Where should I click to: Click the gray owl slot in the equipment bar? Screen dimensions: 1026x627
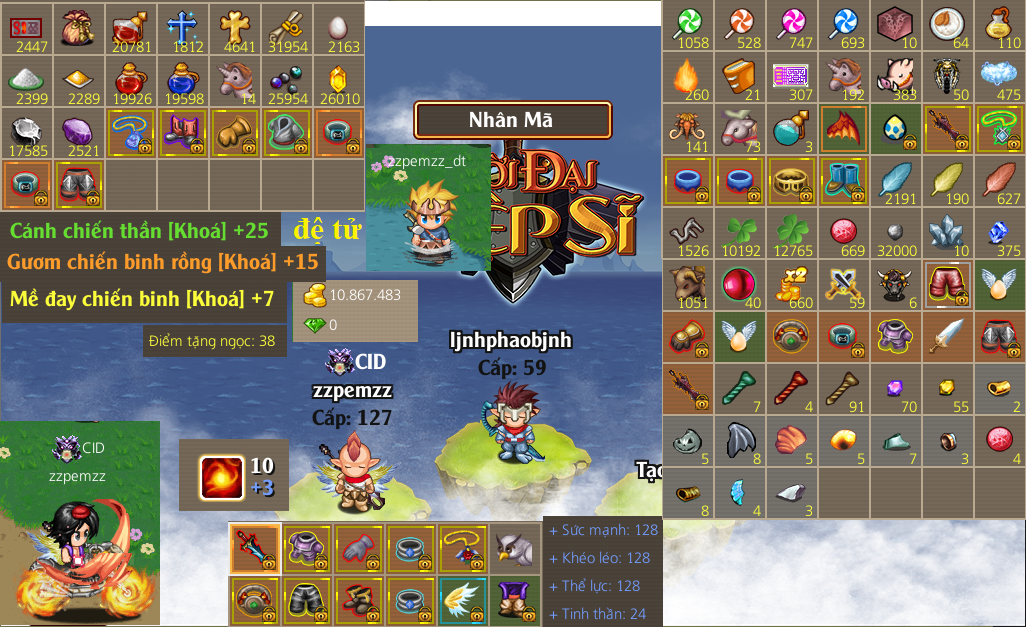(x=515, y=548)
